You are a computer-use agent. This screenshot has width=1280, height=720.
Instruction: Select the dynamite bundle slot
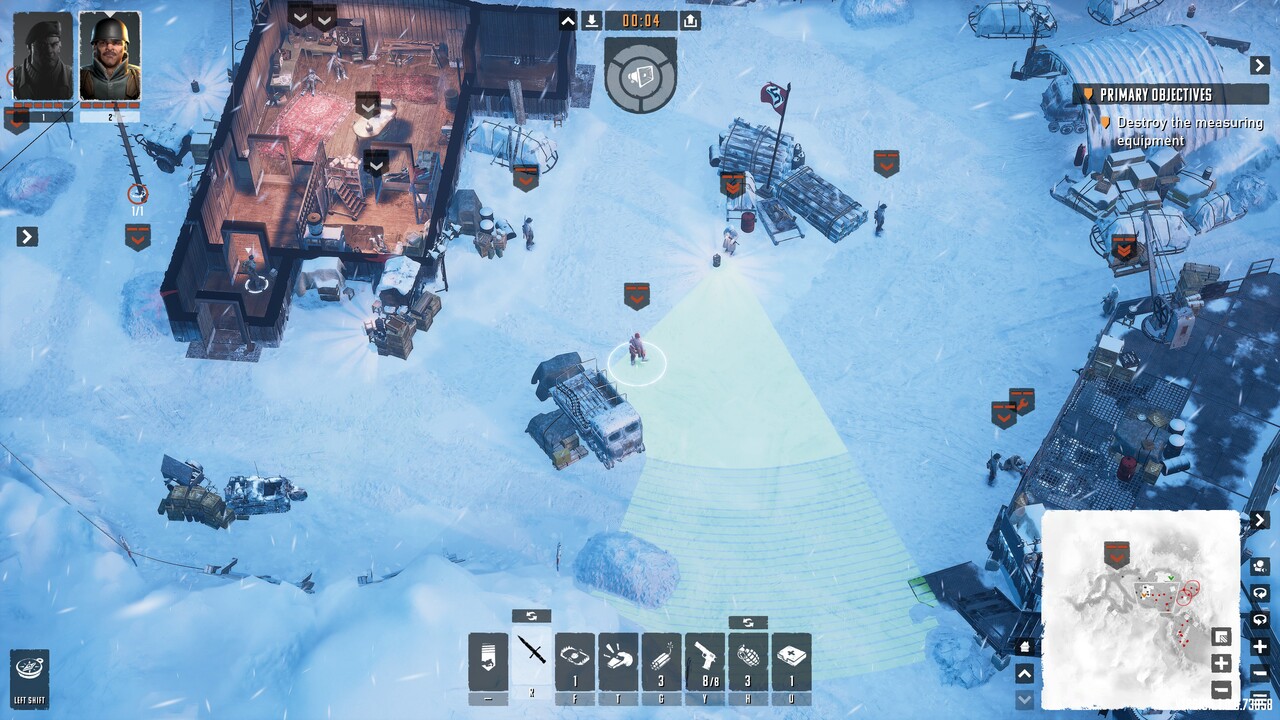point(661,660)
